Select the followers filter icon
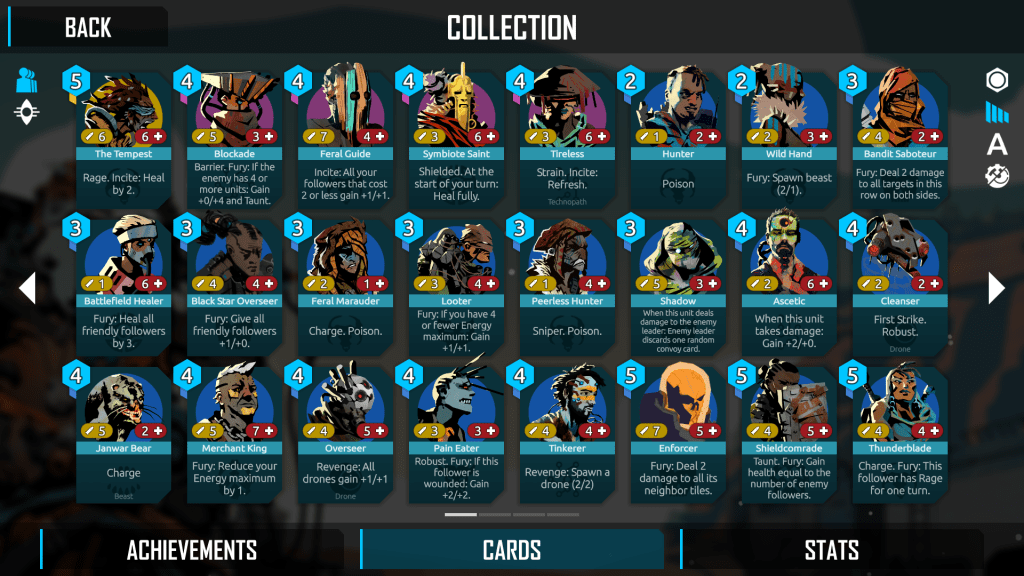The width and height of the screenshot is (1024, 576). tap(27, 81)
